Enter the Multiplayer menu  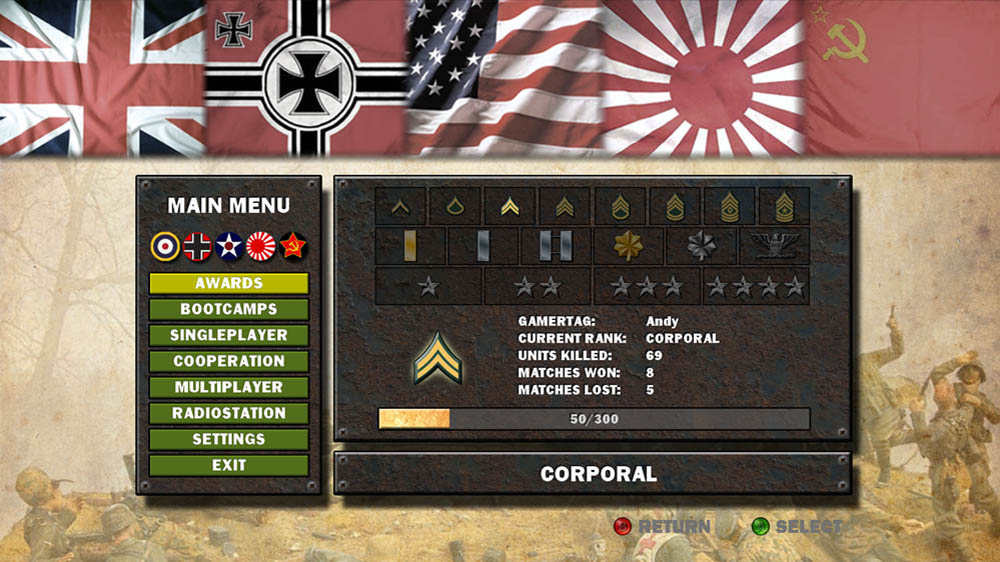pos(229,388)
